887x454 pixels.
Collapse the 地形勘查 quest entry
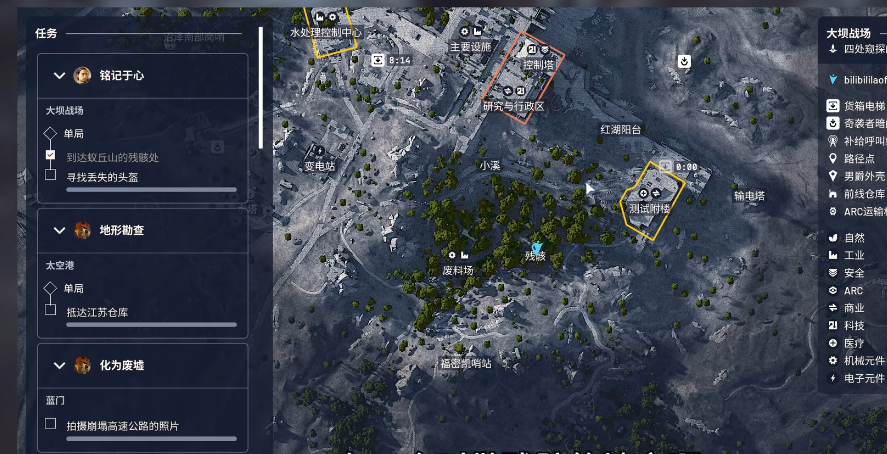(55, 230)
